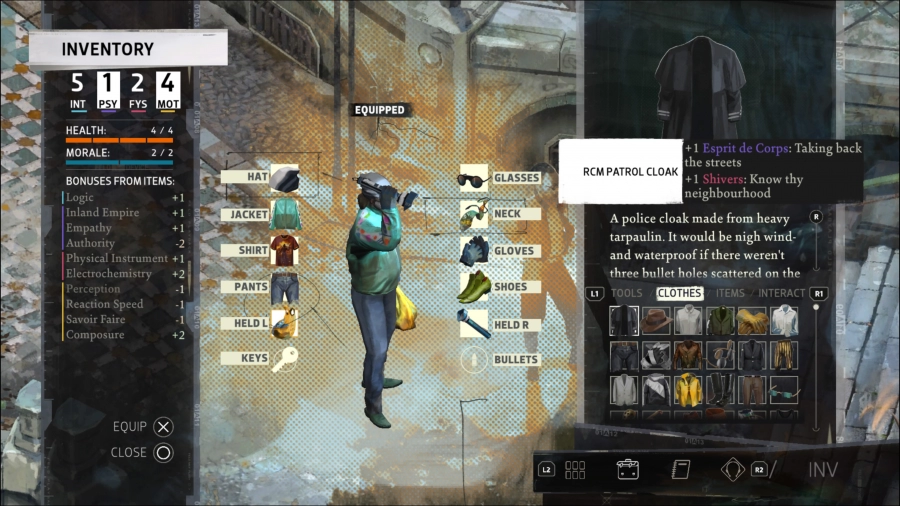Switch to the Tools inventory tab

tap(626, 293)
